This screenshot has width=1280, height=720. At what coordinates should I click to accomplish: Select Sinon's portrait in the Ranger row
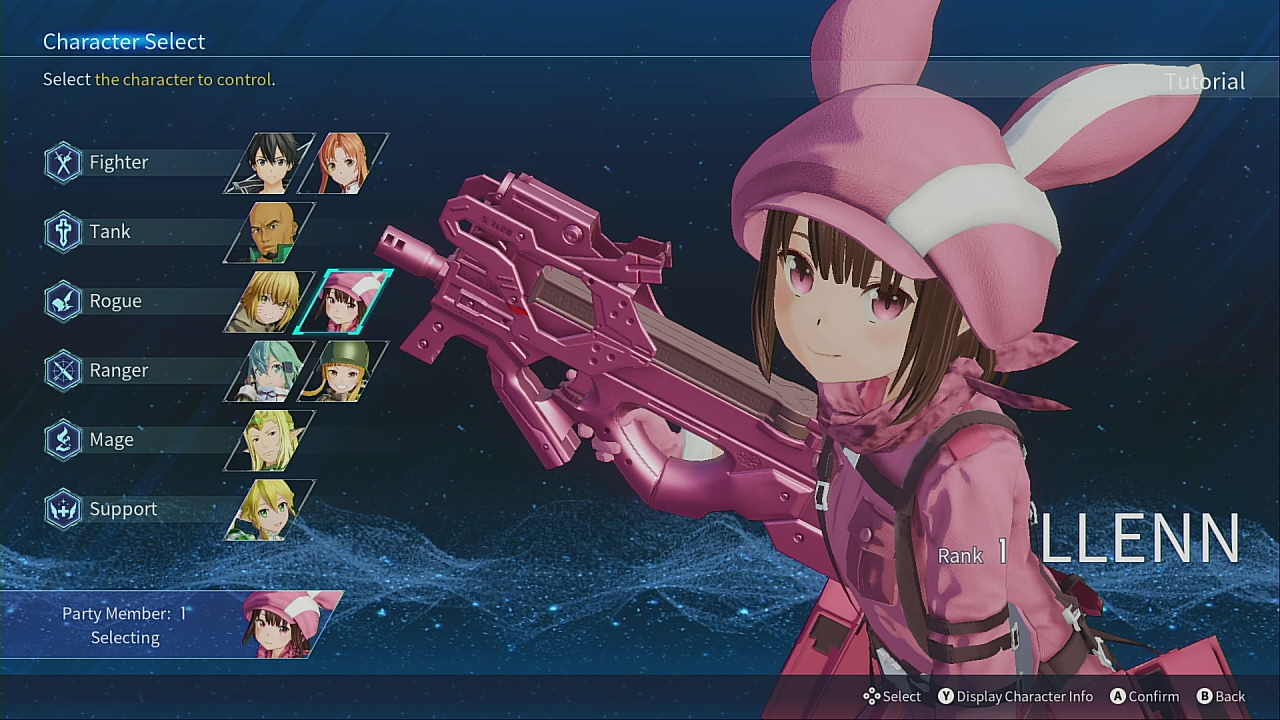[265, 370]
